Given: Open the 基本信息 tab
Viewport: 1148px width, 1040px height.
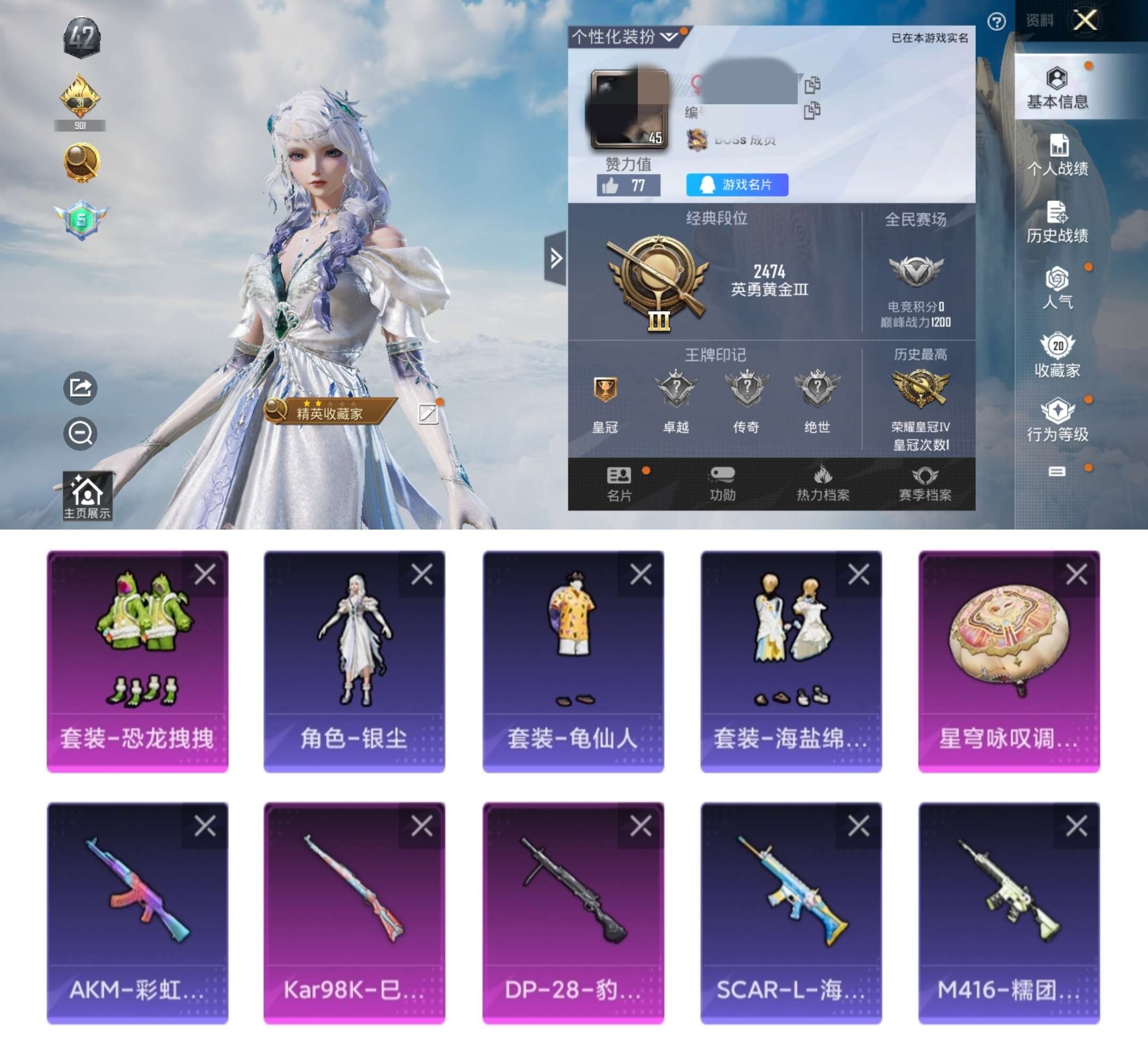Looking at the screenshot, I should coord(1057,88).
